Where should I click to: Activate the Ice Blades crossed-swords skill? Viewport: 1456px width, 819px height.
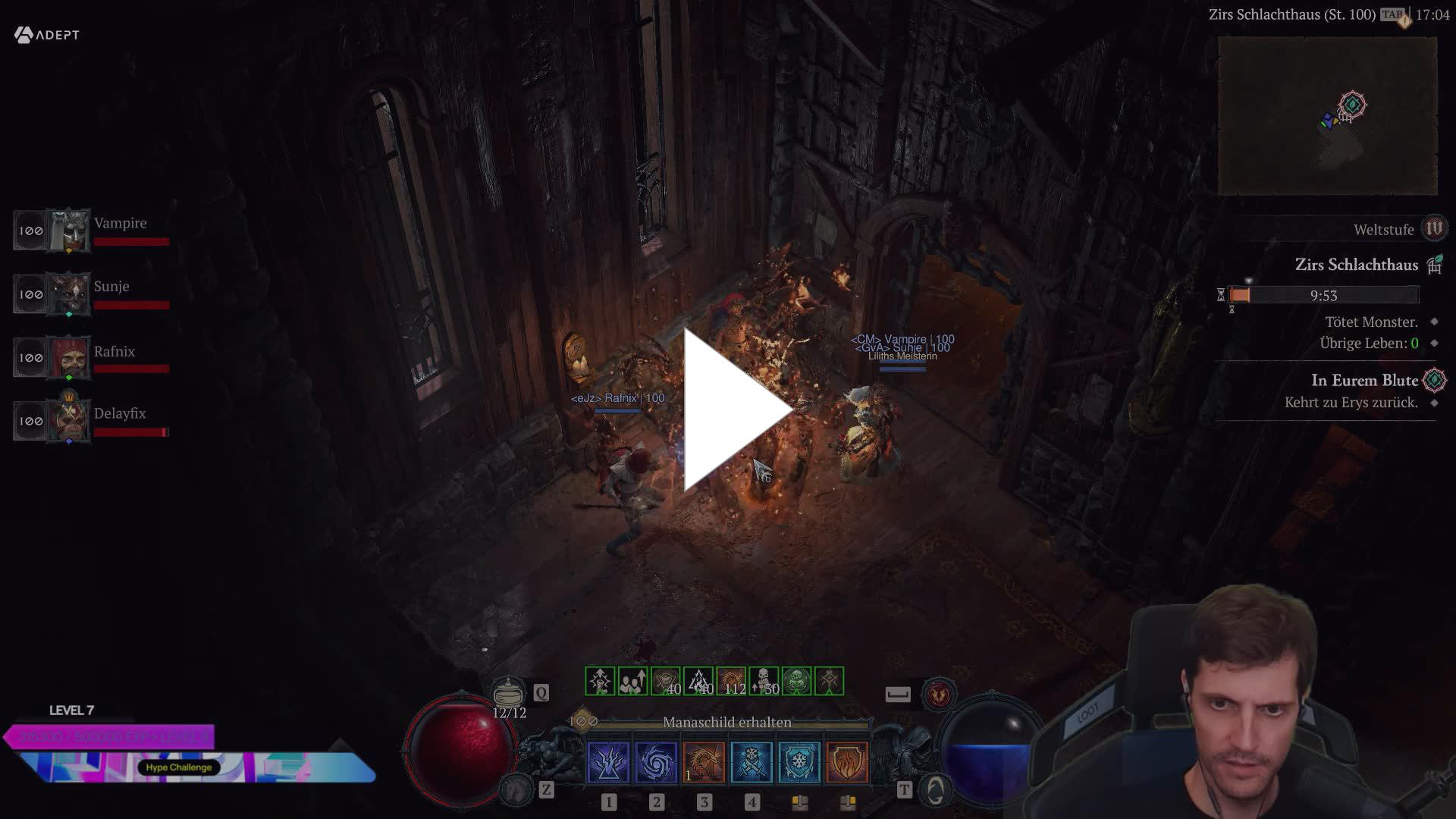pos(752,762)
